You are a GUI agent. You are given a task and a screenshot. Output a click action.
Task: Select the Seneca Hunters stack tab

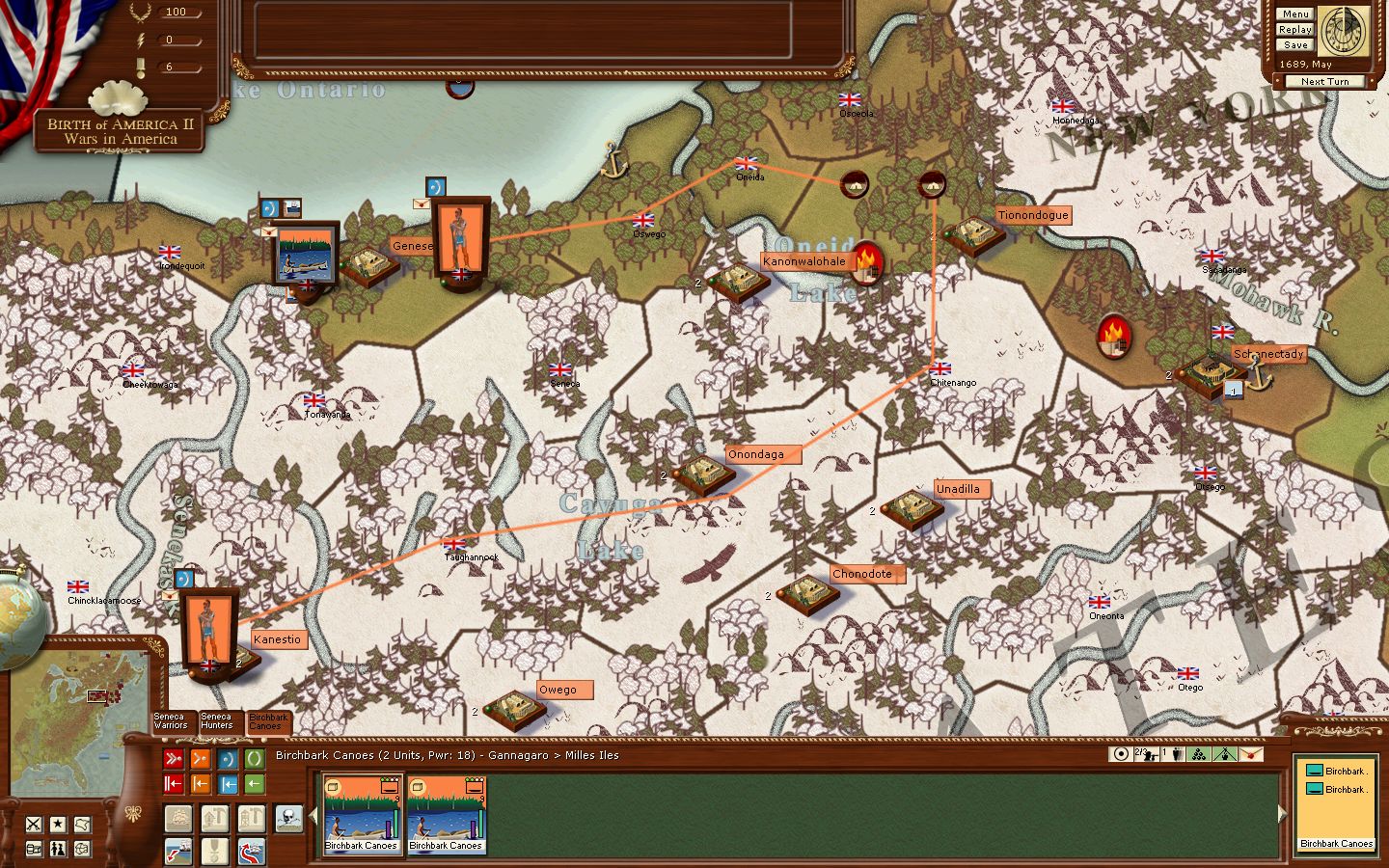click(x=217, y=721)
